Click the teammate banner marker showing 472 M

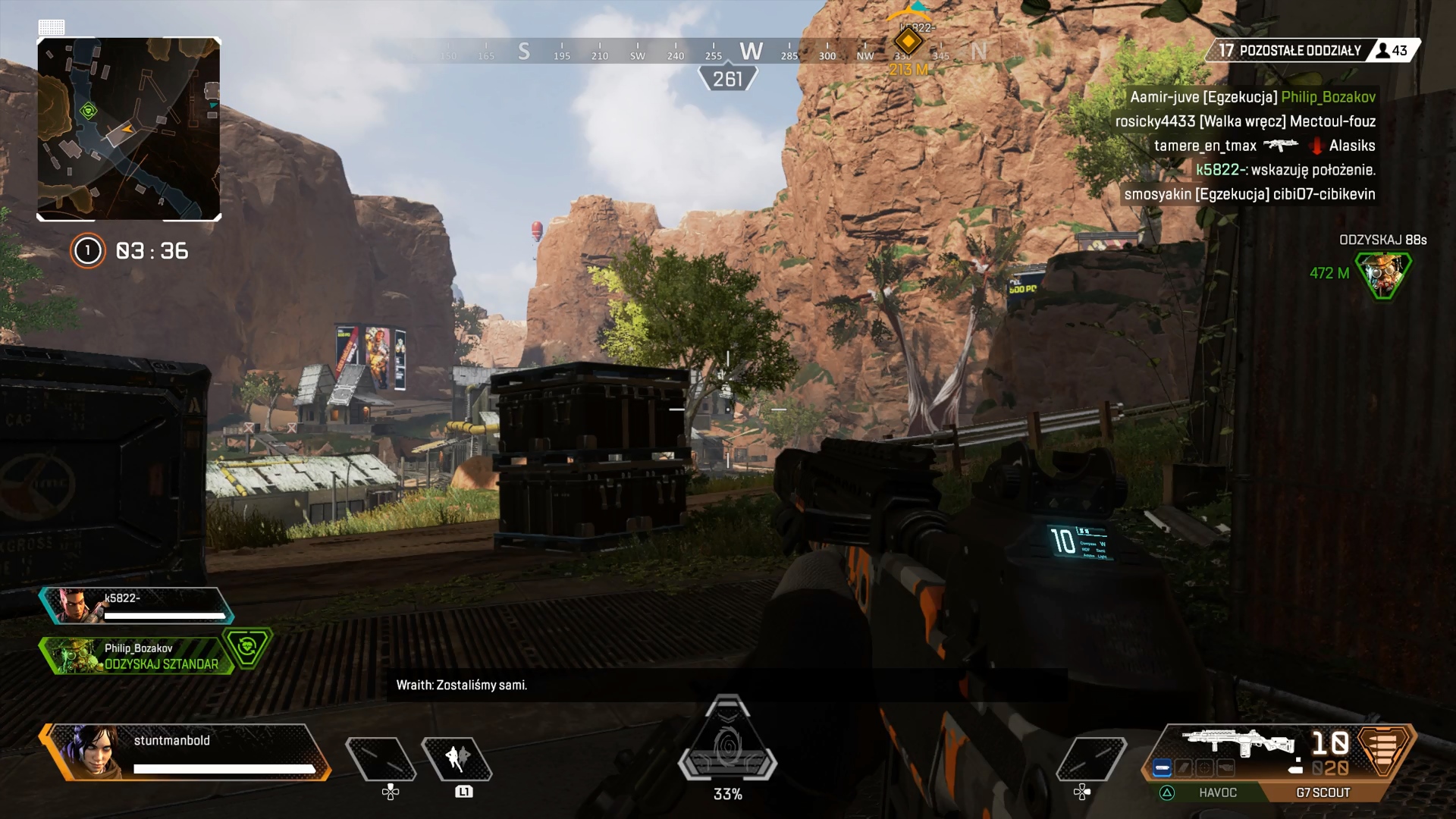(x=1383, y=274)
